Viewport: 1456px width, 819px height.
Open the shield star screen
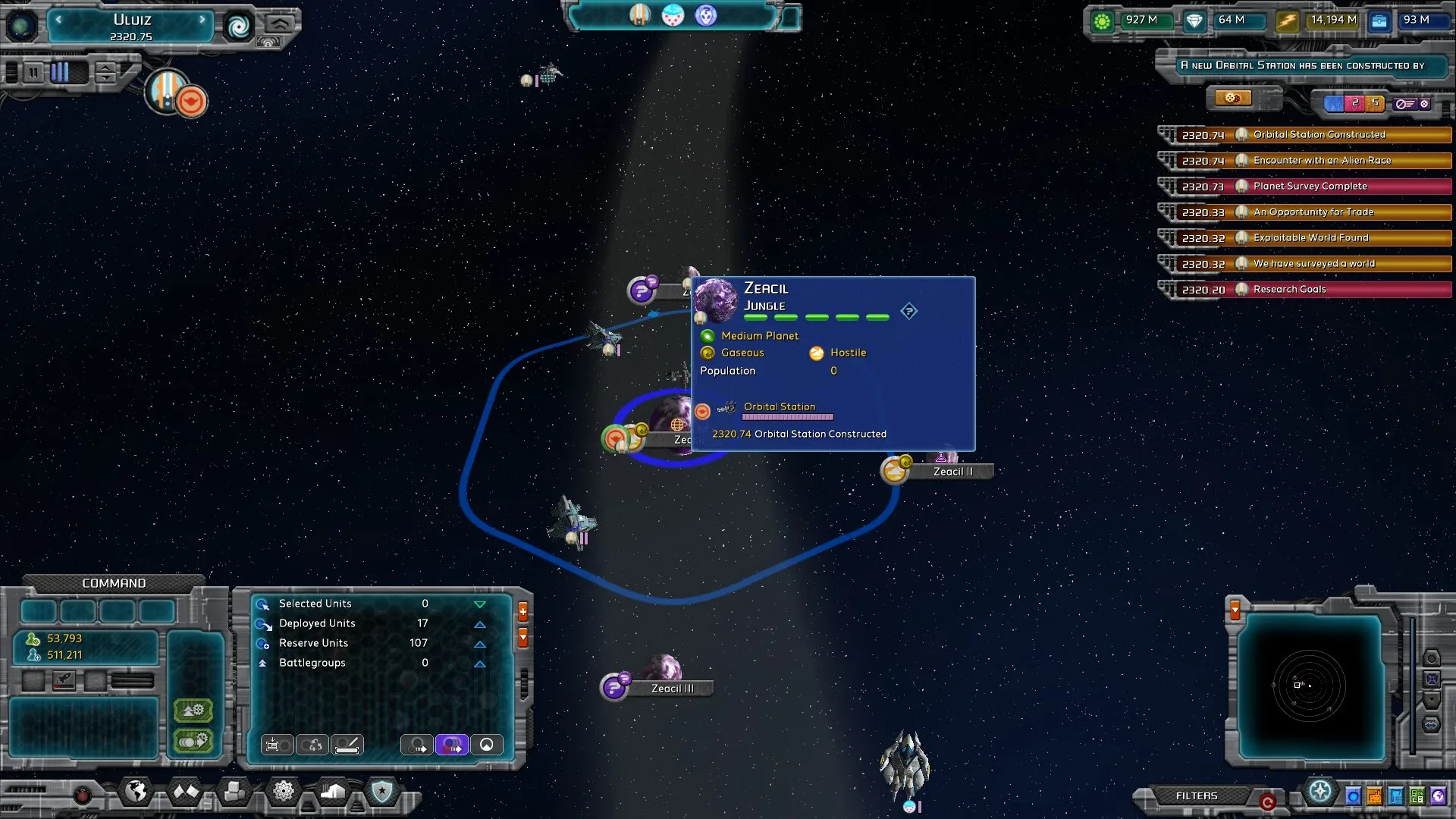point(381,792)
